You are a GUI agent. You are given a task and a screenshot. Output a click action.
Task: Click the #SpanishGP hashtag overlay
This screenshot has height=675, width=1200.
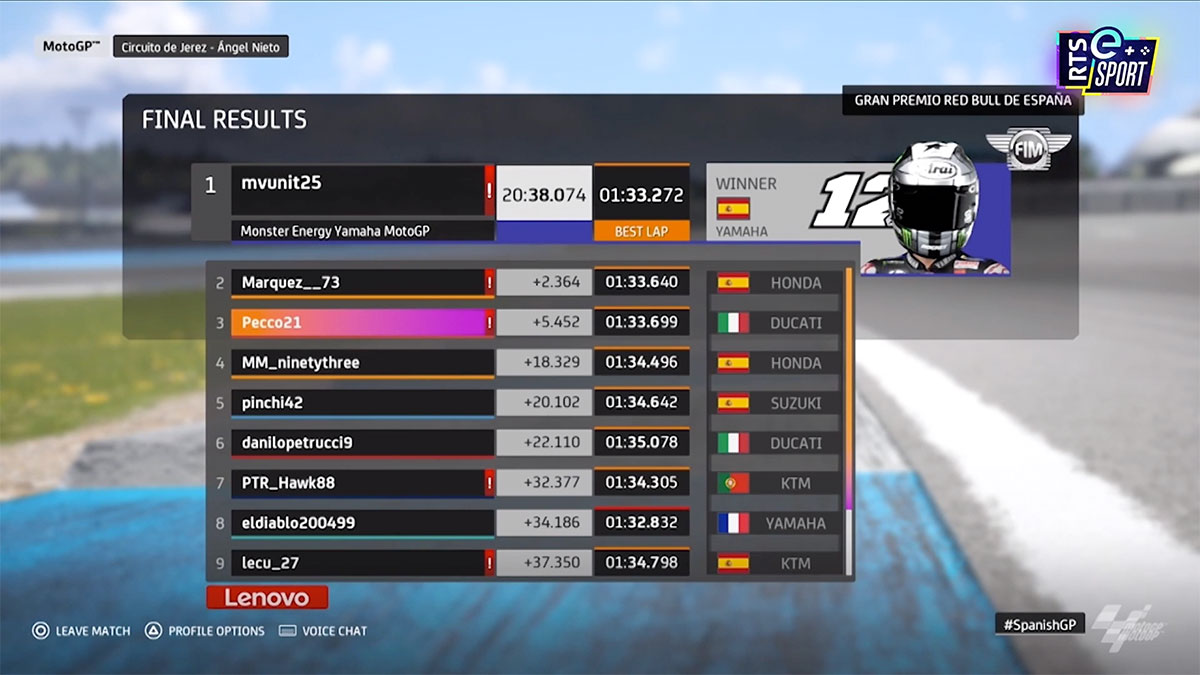1040,624
